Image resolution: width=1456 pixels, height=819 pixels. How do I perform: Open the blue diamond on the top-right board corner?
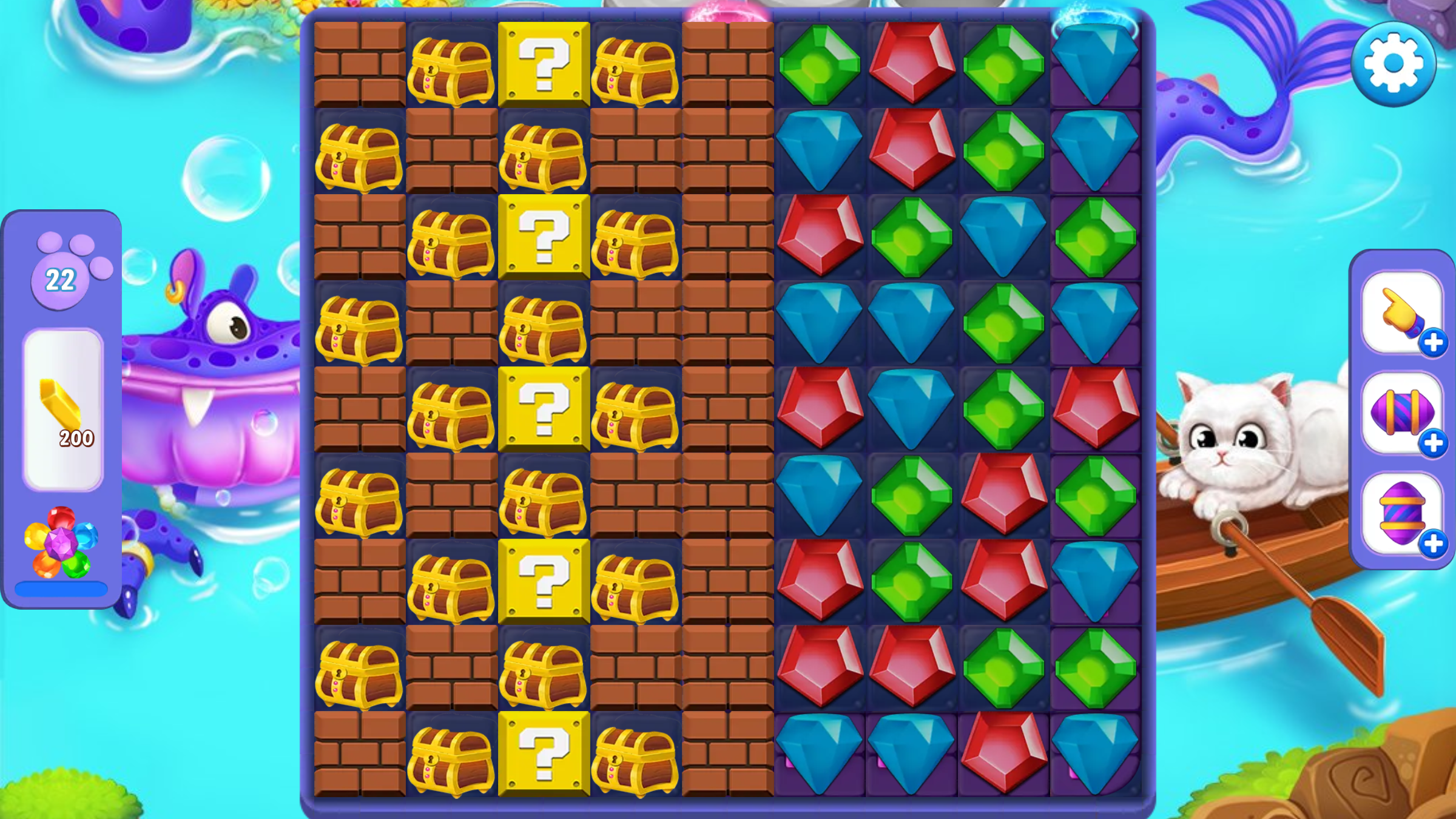click(1096, 61)
